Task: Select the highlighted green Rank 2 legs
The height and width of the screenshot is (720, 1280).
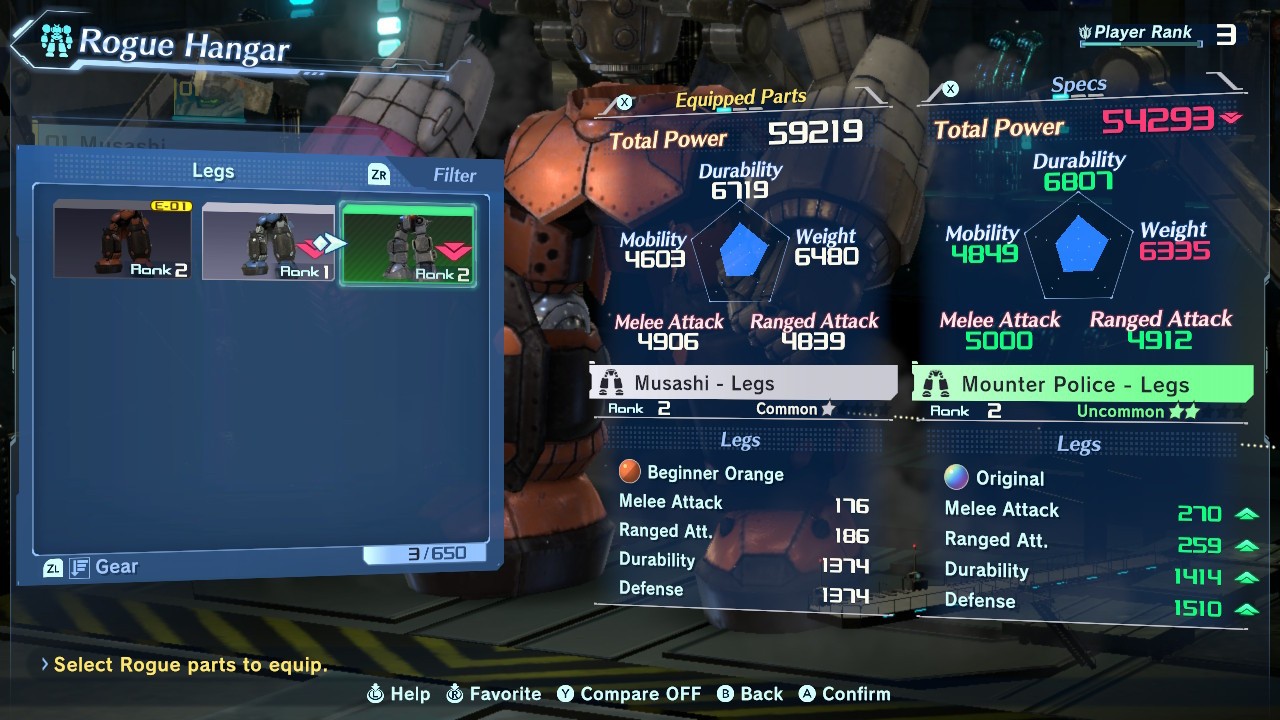Action: (x=408, y=243)
